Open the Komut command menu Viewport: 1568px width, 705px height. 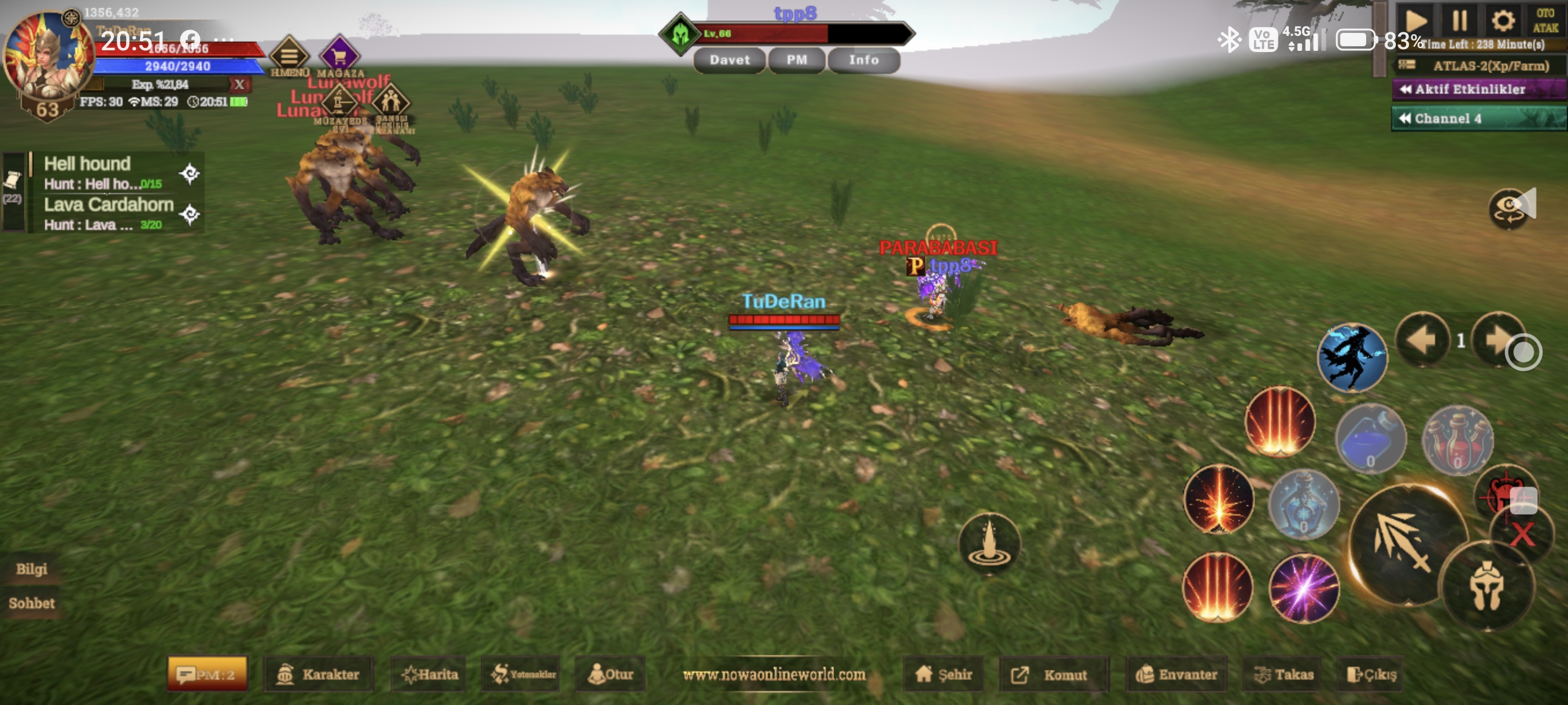pyautogui.click(x=1053, y=674)
